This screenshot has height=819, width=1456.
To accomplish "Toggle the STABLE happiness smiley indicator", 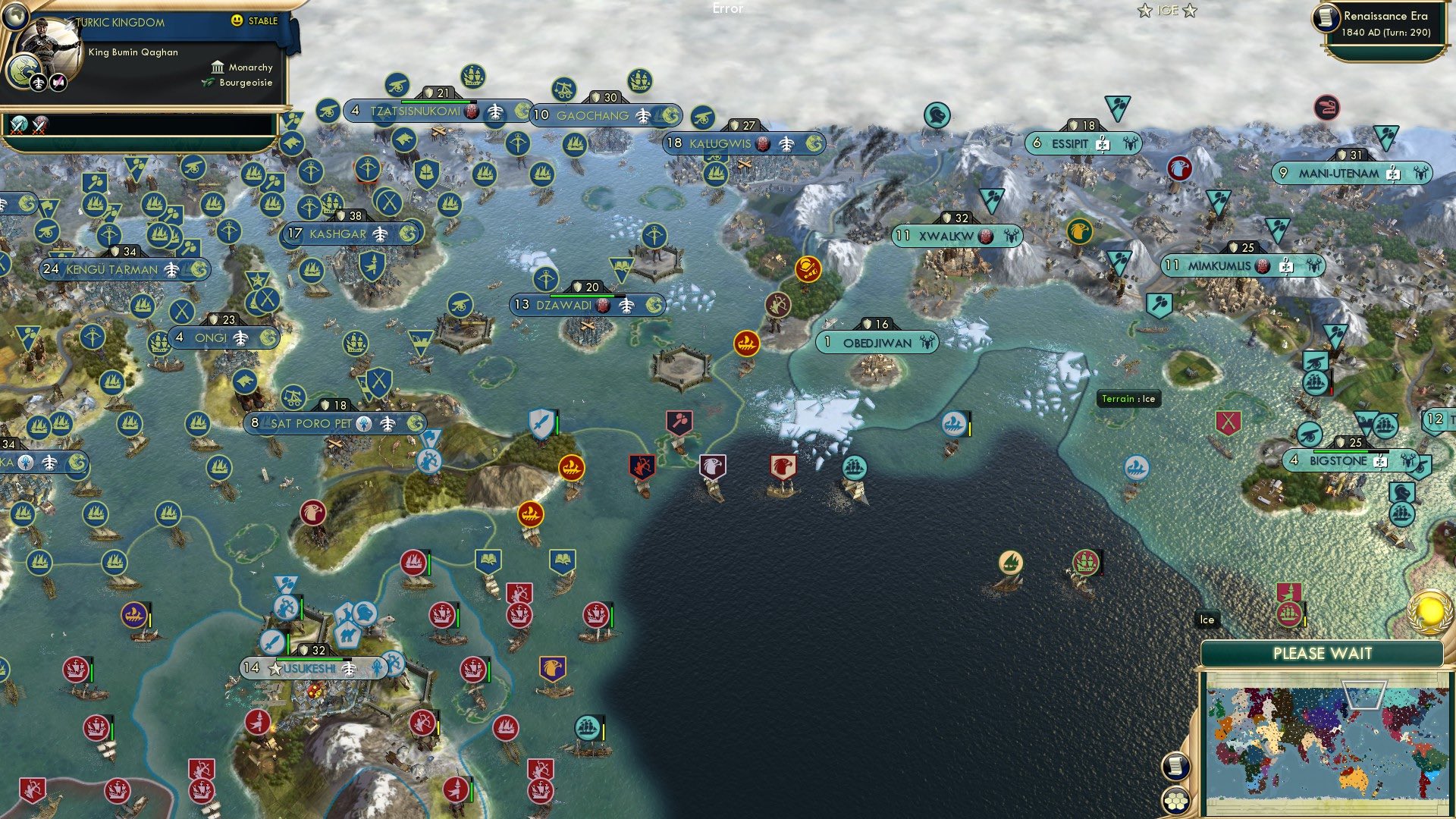I will [x=237, y=20].
